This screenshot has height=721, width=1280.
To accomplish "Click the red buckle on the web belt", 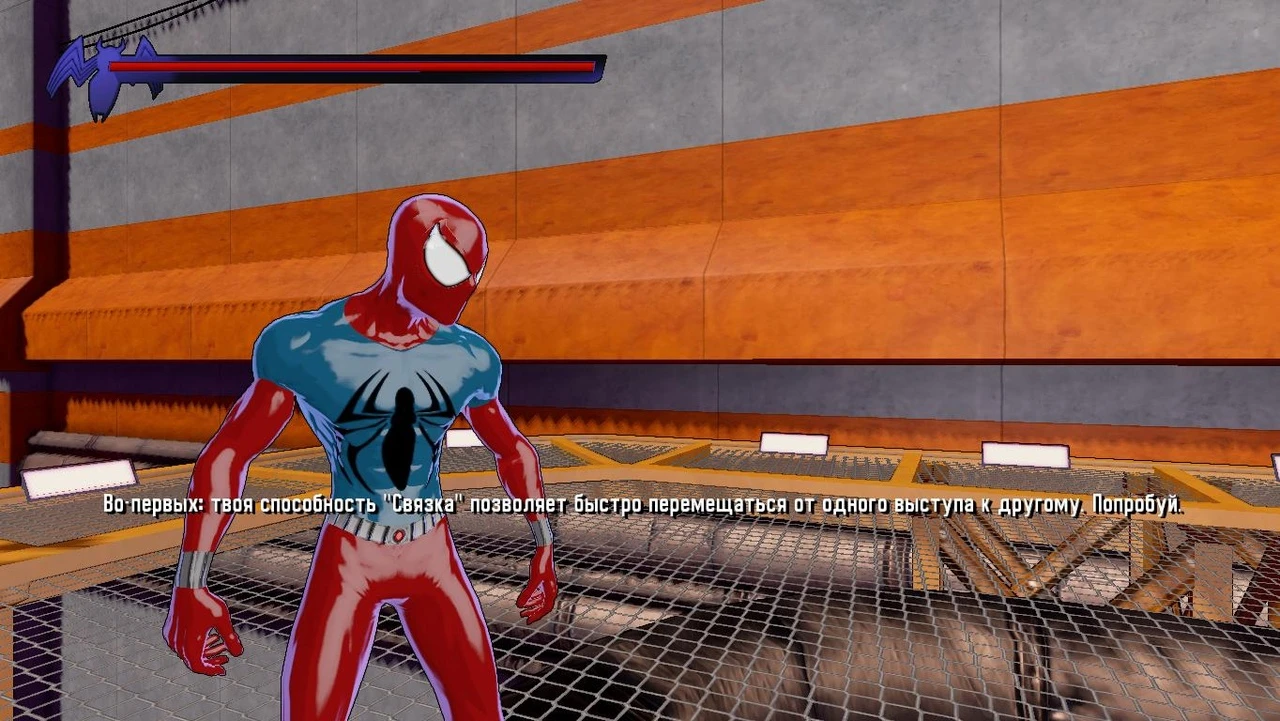I will pos(400,533).
